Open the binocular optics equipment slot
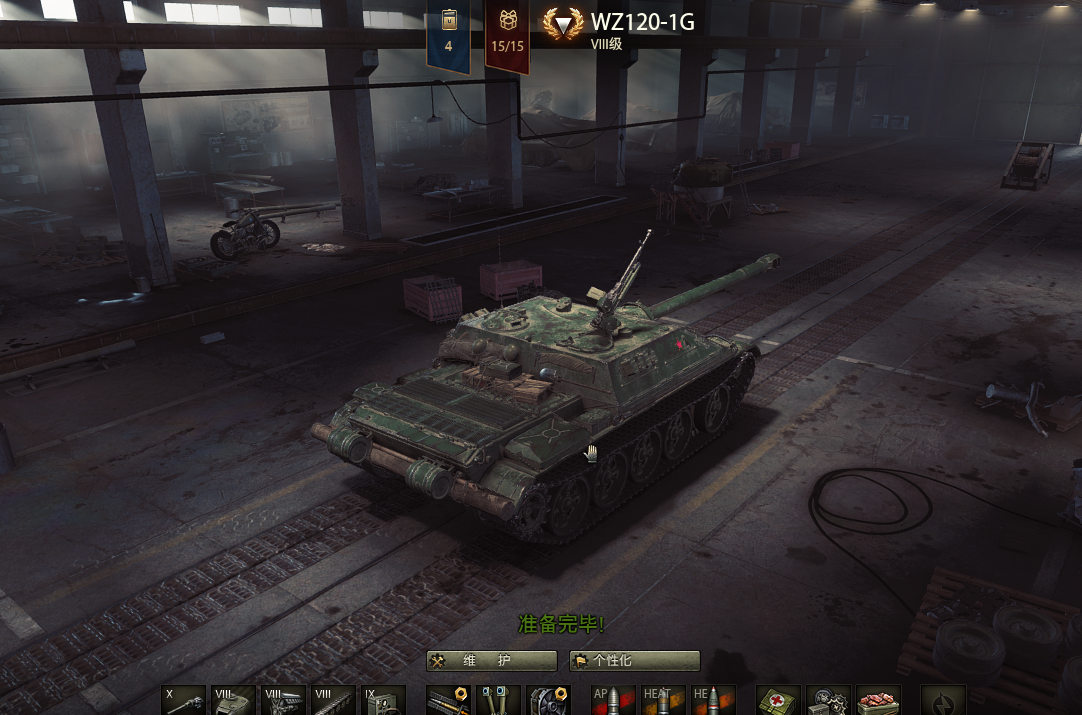This screenshot has height=715, width=1082. (498, 700)
